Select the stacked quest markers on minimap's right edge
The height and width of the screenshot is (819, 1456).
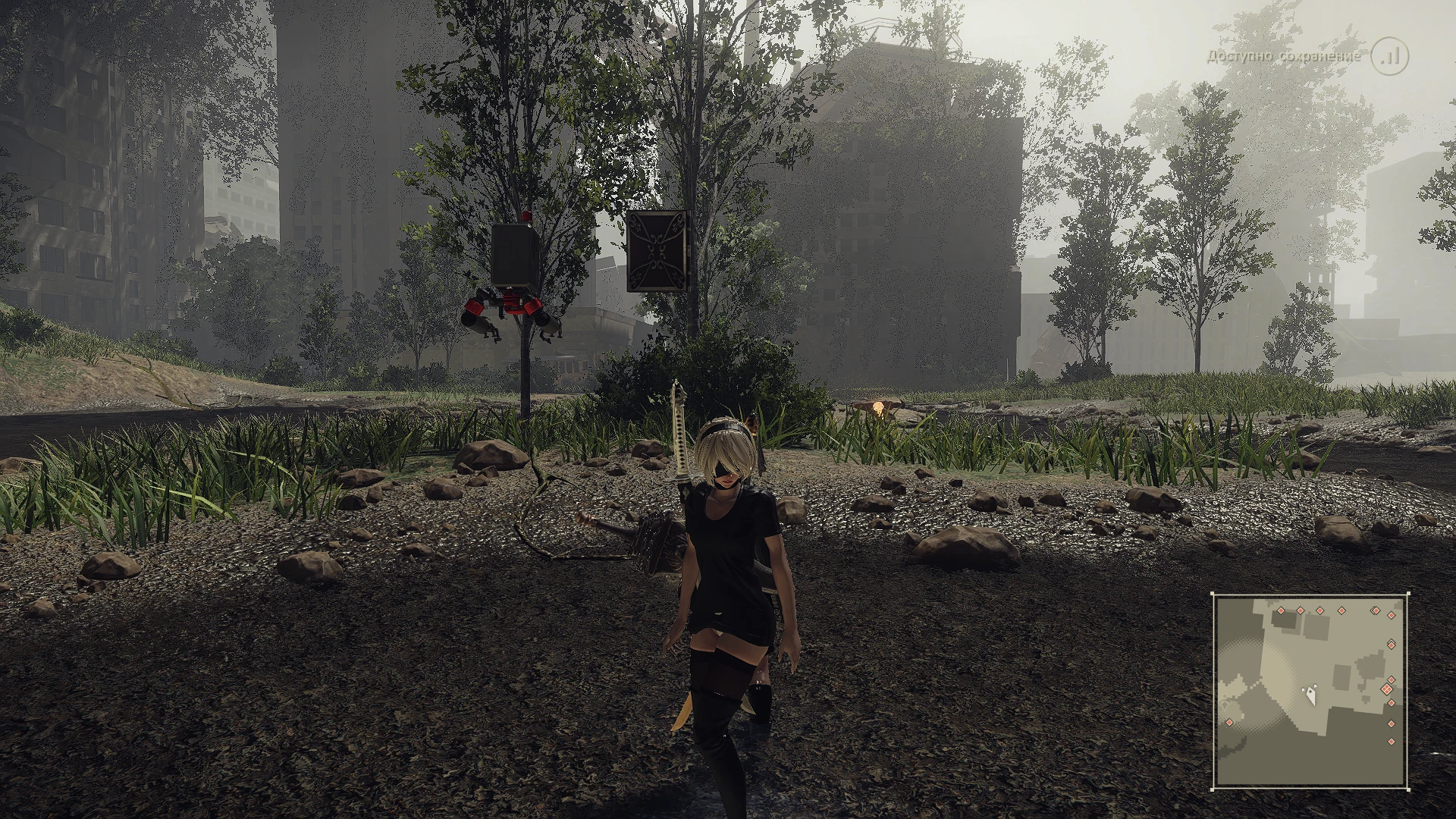pyautogui.click(x=1391, y=645)
